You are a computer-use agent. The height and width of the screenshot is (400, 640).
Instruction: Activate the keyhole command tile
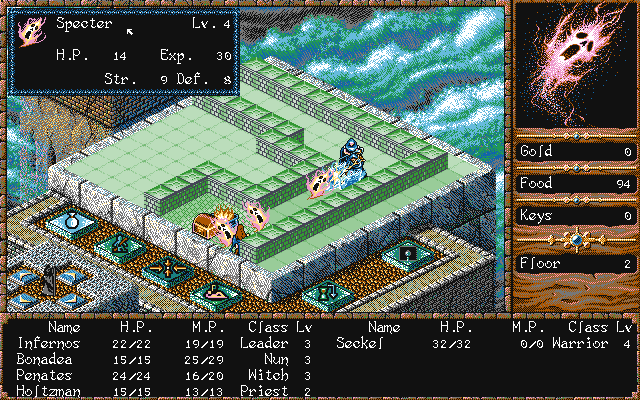(x=406, y=255)
